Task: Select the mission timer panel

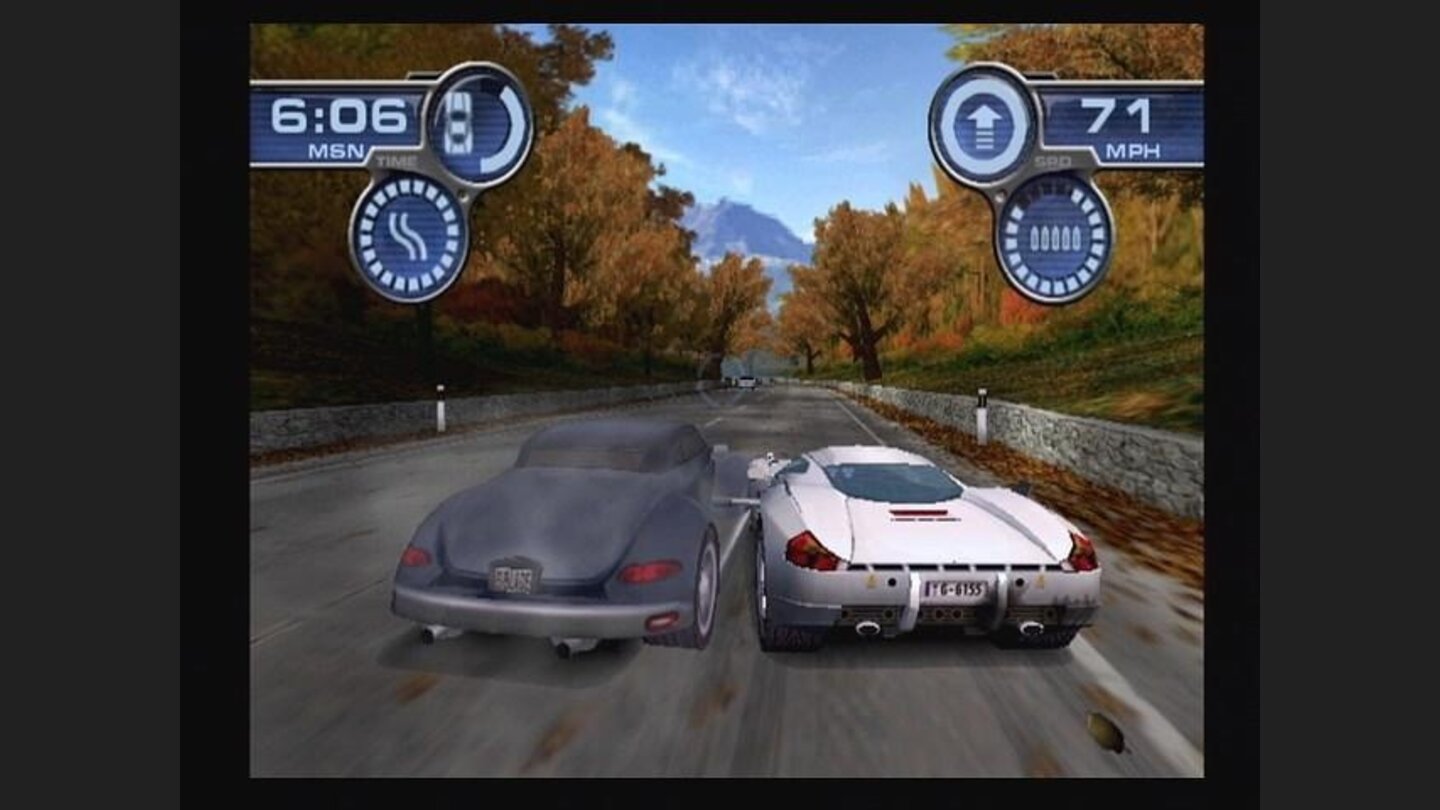Action: tap(341, 125)
